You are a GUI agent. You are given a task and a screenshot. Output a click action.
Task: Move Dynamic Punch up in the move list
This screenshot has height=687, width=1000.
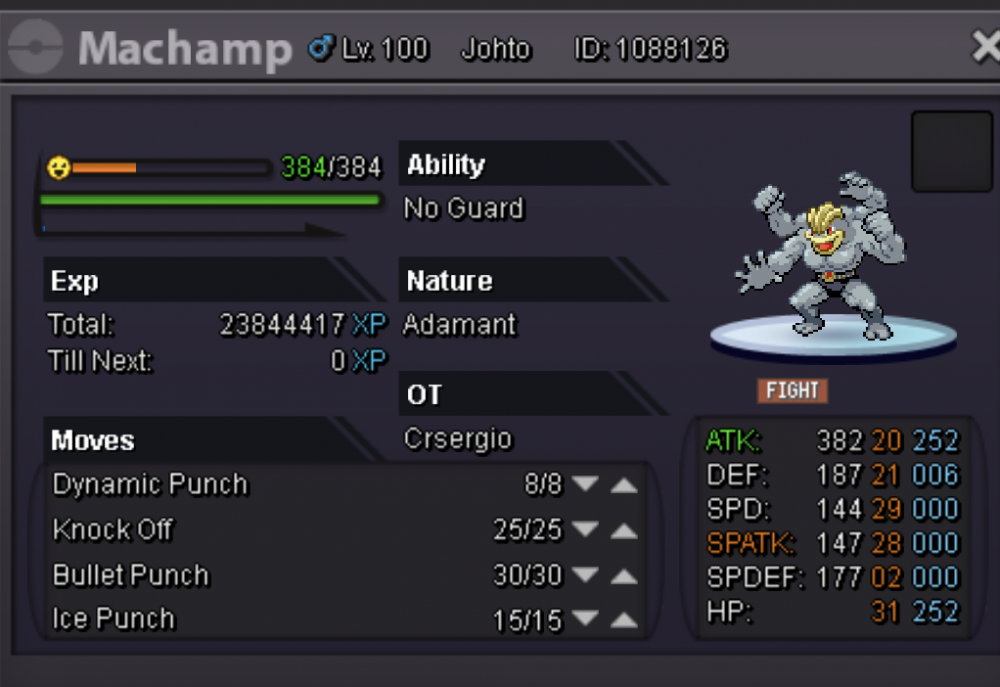624,485
